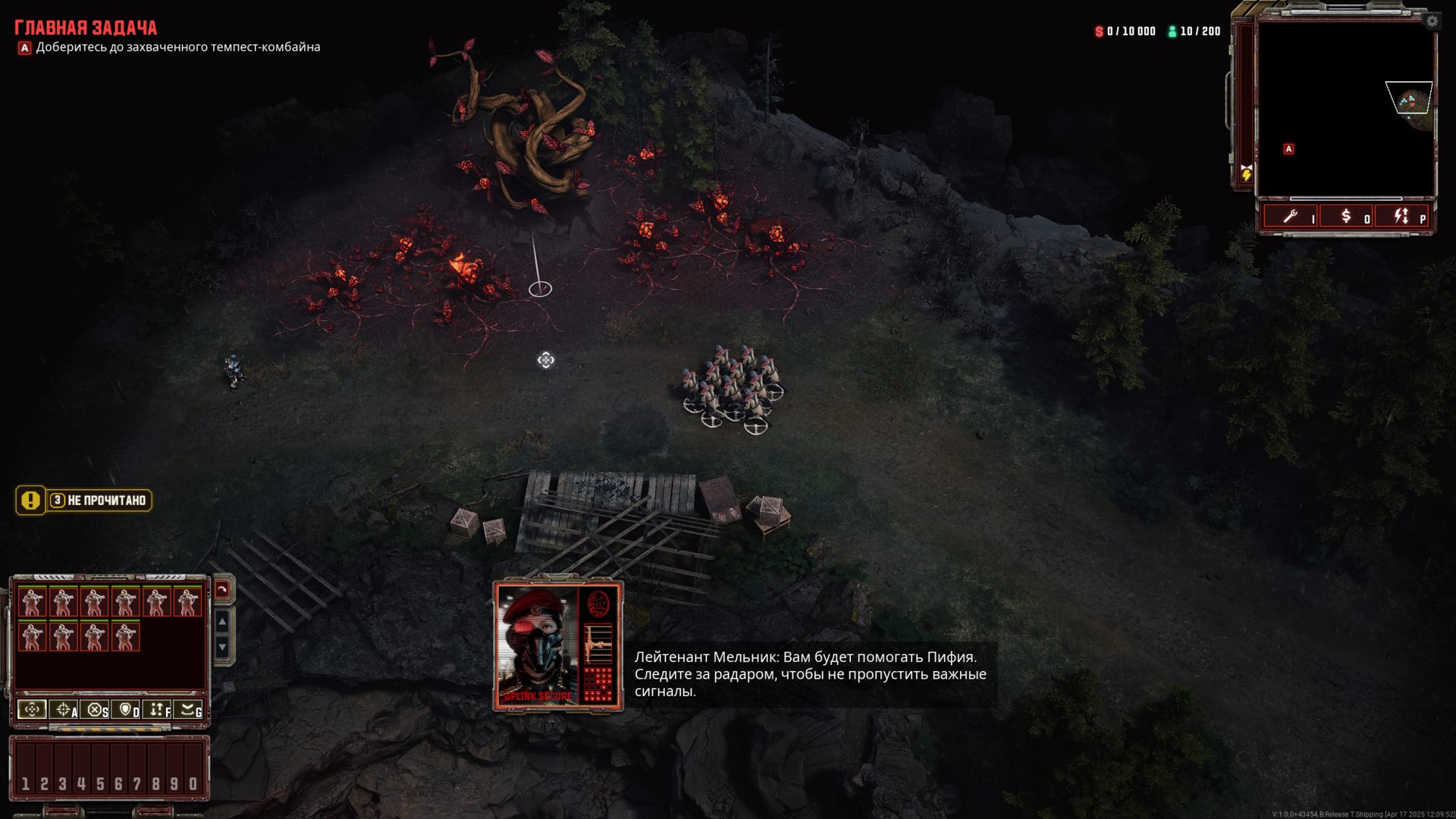Open the gear settings menu
This screenshot has width=1456, height=819.
point(1432,21)
